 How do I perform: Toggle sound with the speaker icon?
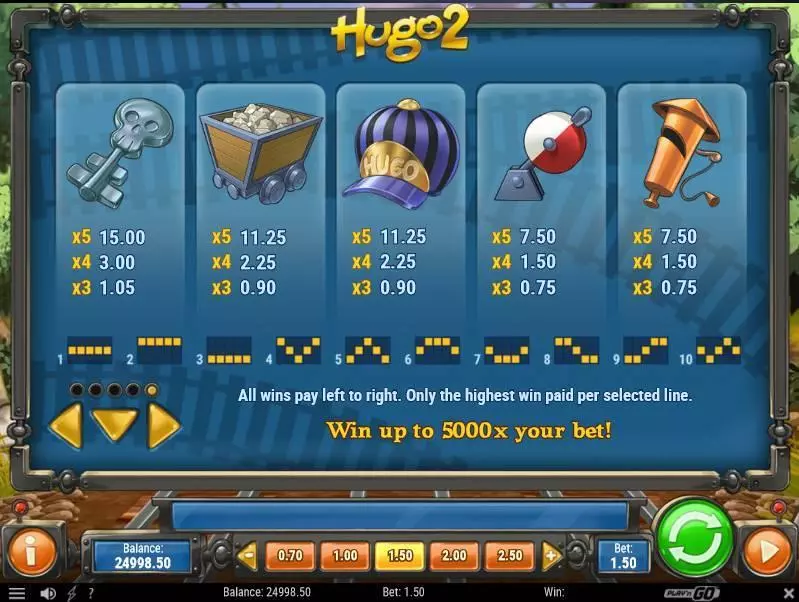[x=47, y=593]
